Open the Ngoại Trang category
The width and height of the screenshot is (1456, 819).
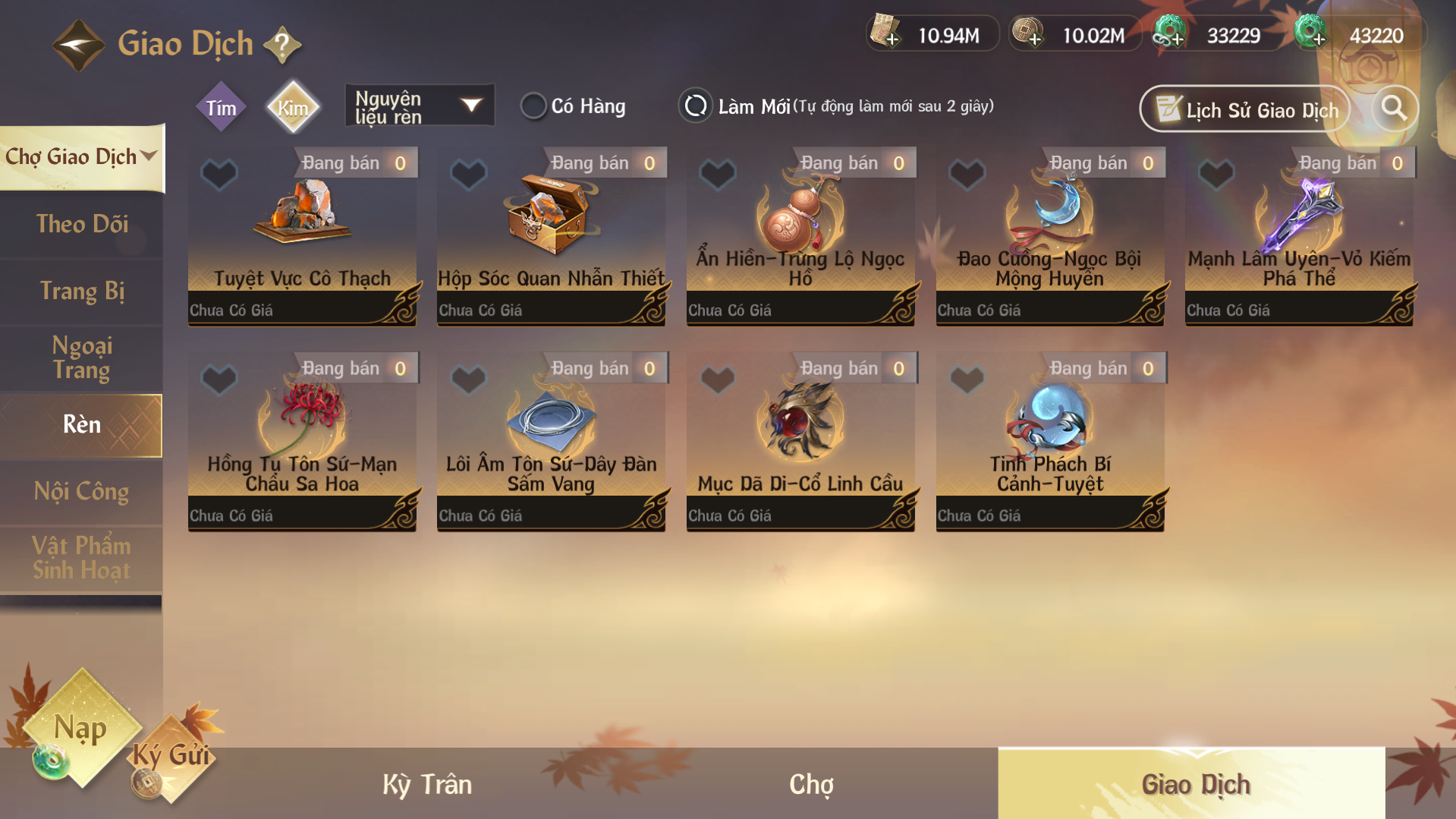pyautogui.click(x=82, y=358)
